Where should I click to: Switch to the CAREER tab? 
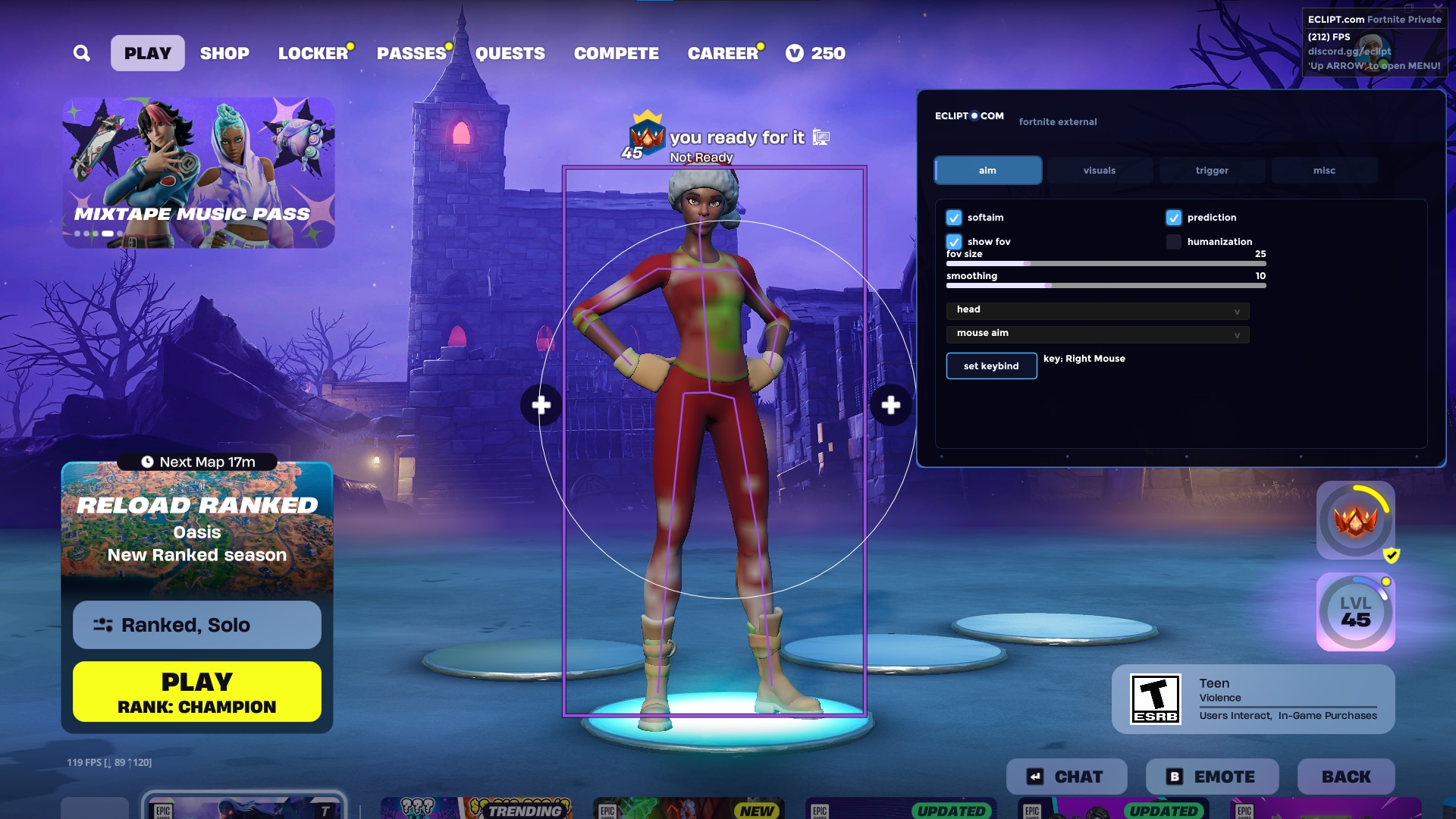tap(723, 53)
